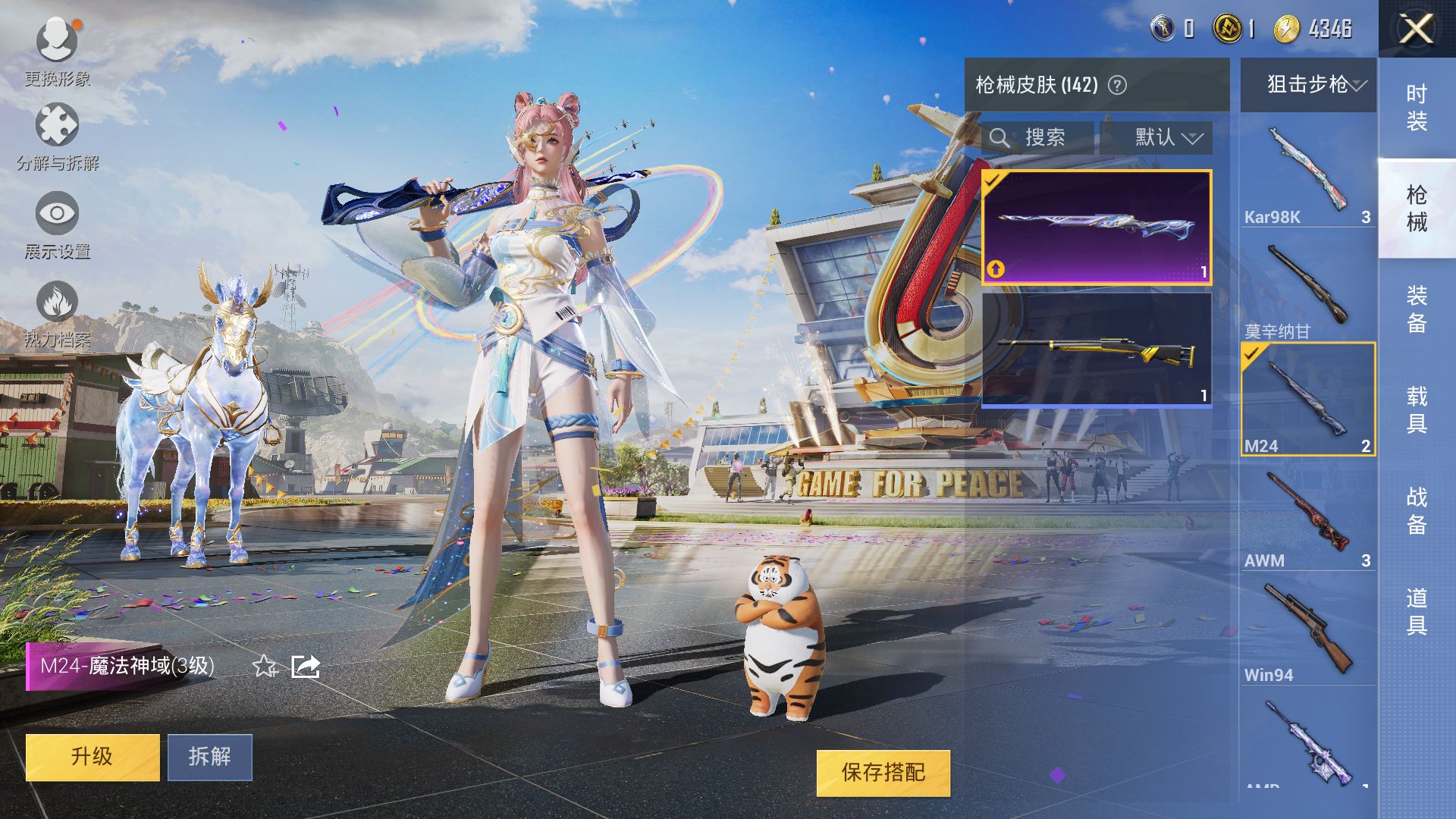
Task: Click the 拆解 dismantle button
Action: [209, 756]
